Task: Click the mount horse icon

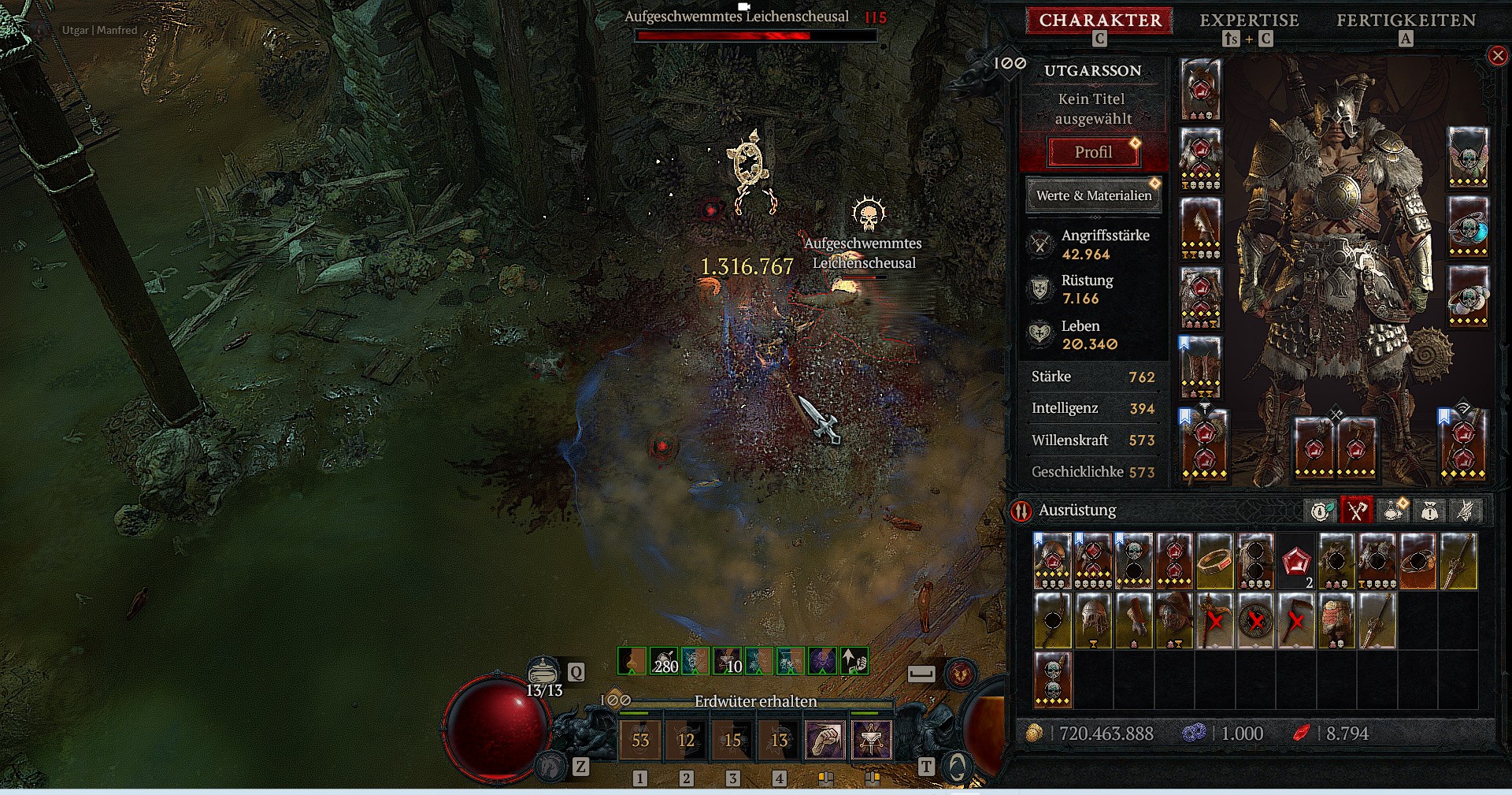Action: pyautogui.click(x=550, y=766)
